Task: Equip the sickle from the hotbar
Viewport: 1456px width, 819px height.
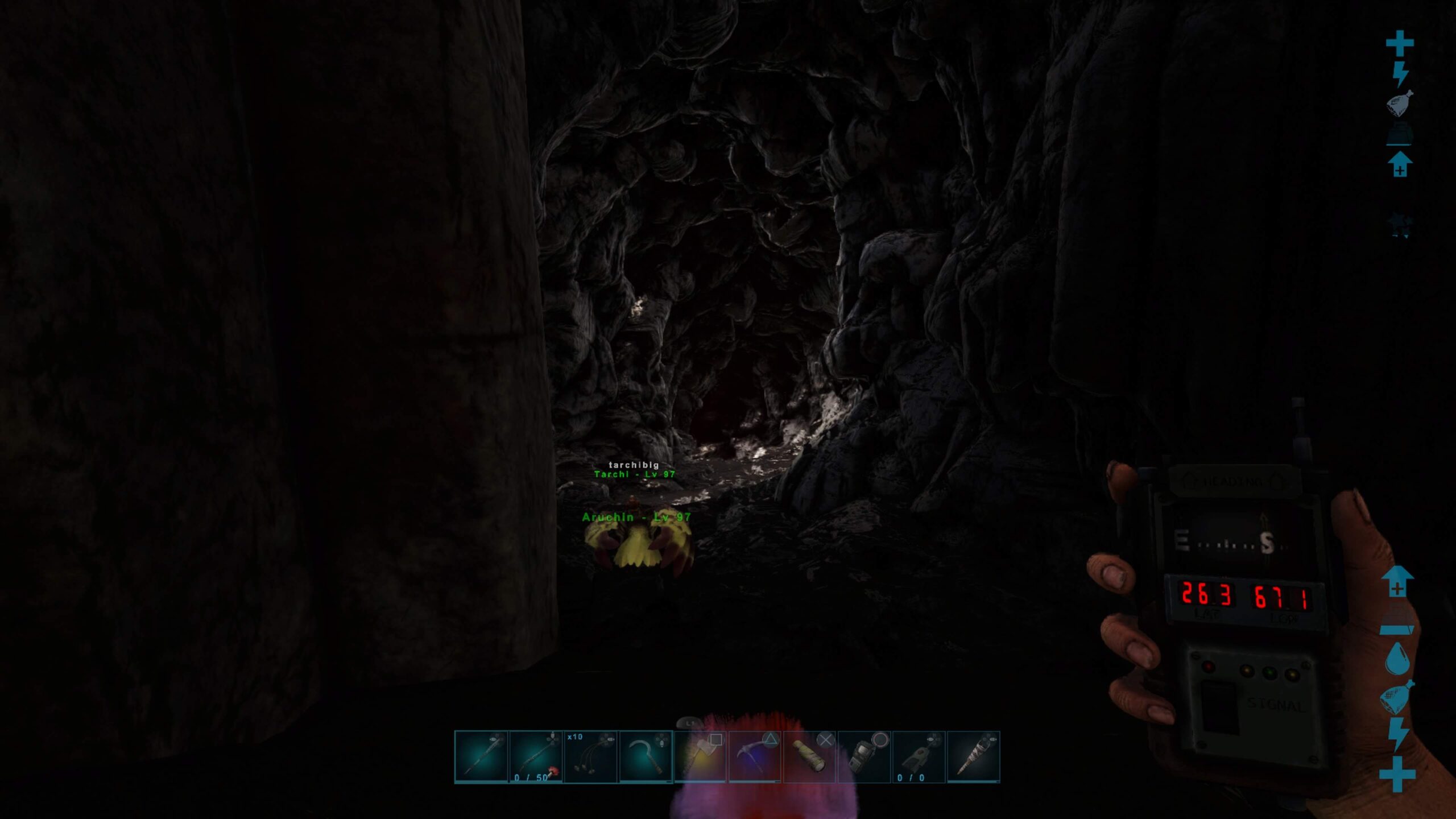Action: coord(646,757)
